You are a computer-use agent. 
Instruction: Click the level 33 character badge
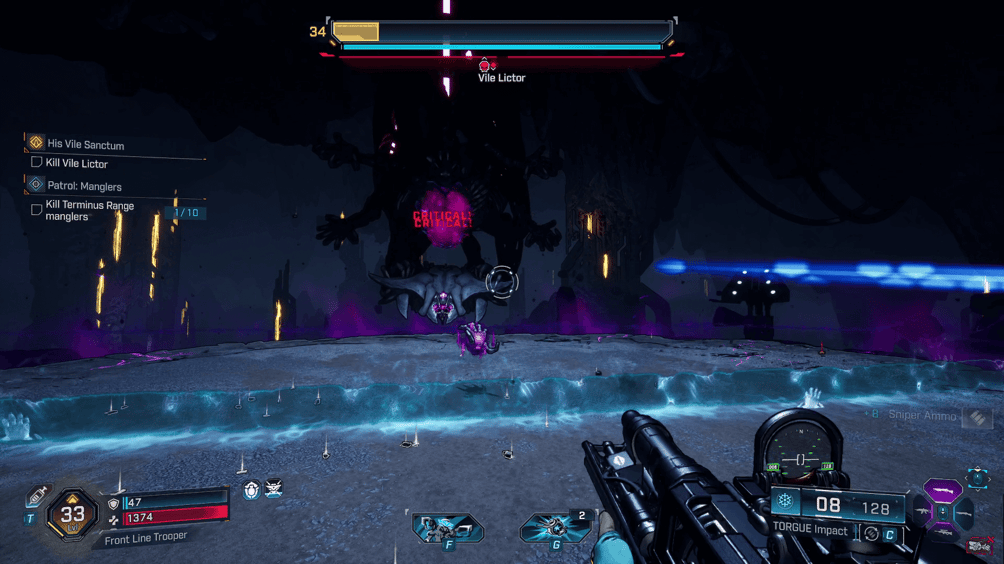72,515
